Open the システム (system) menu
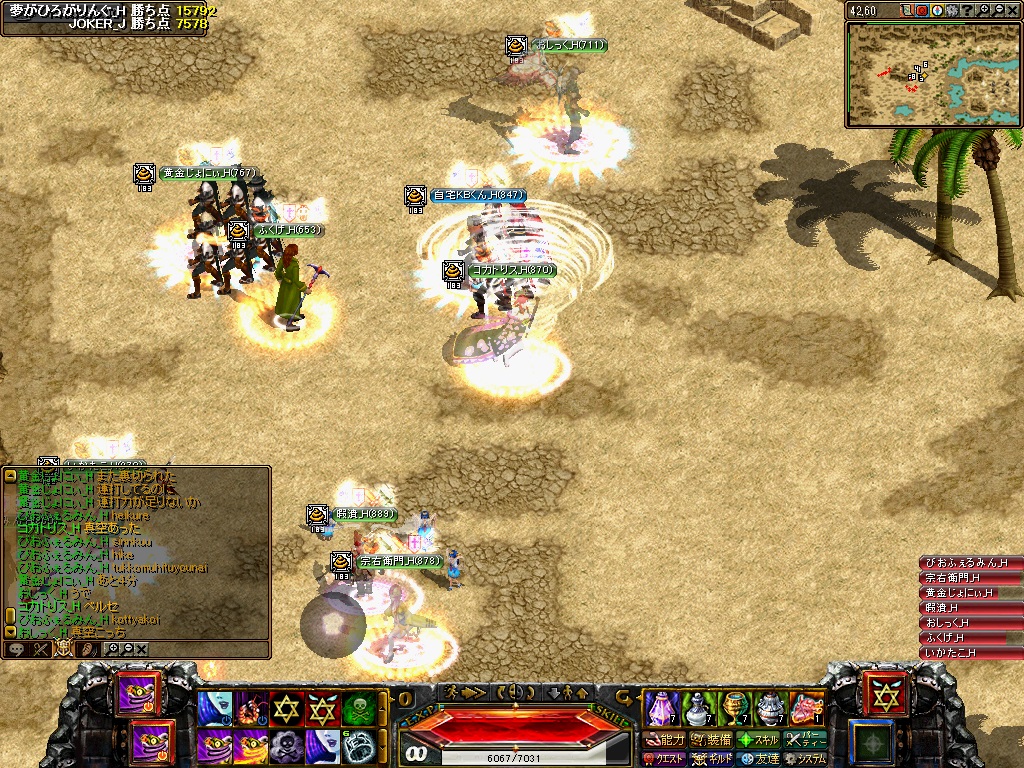Viewport: 1024px width, 768px height. click(x=805, y=759)
